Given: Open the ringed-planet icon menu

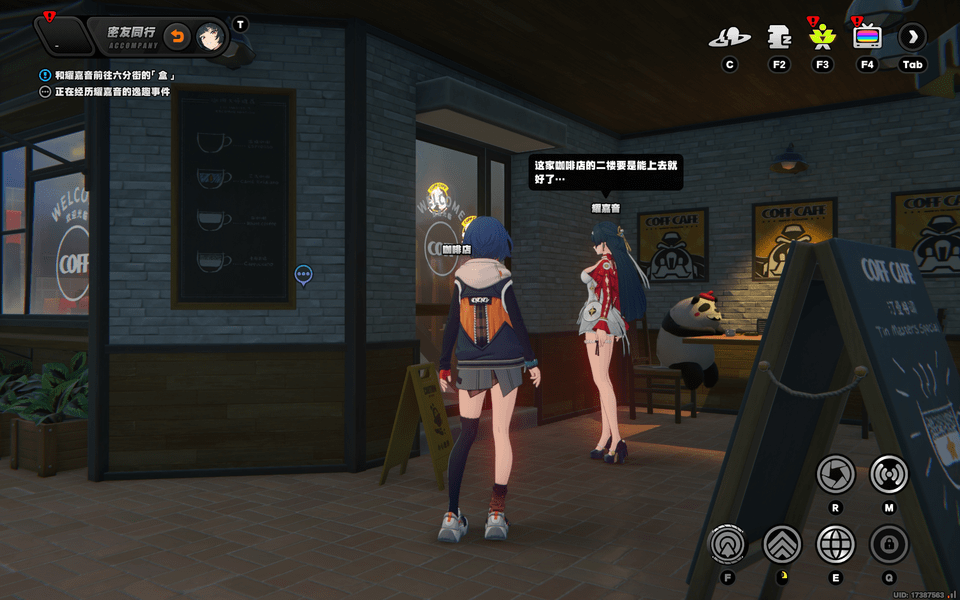Looking at the screenshot, I should click(729, 38).
